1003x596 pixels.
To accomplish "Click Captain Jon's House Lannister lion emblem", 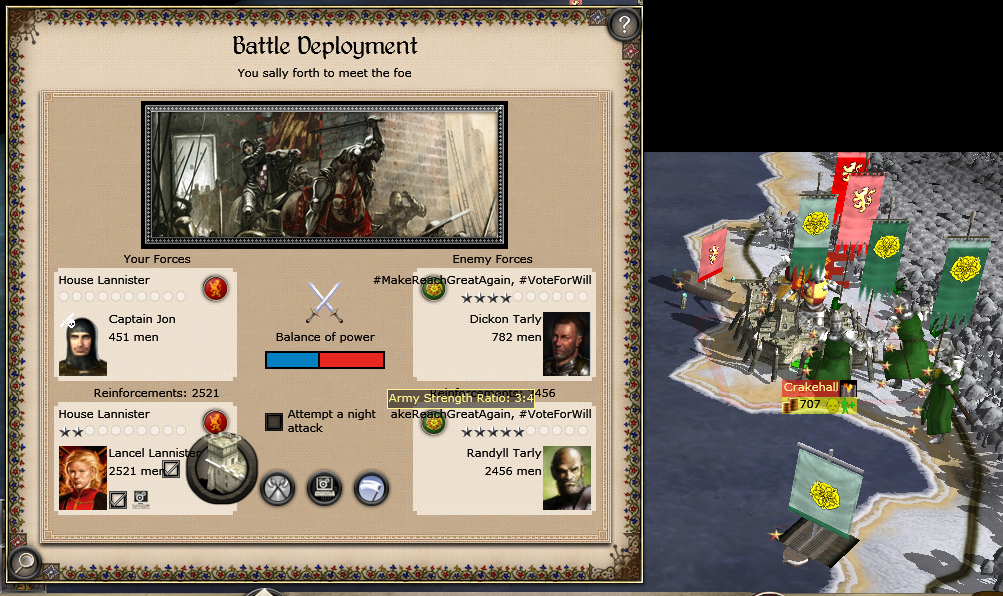I will click(215, 289).
